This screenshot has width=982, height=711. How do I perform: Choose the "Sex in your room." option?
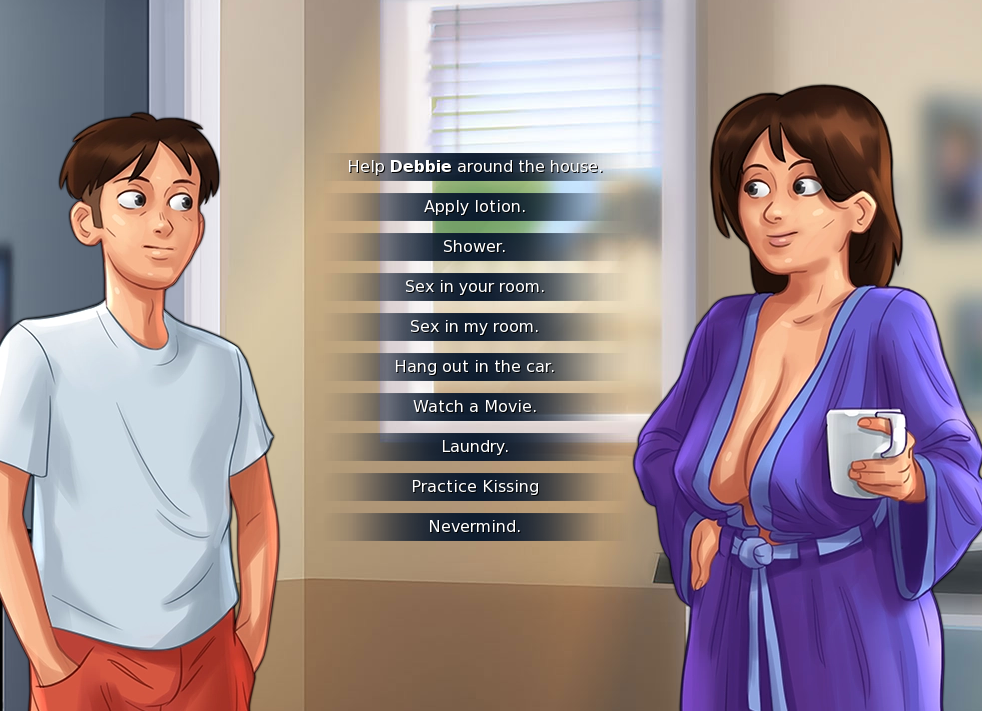coord(475,287)
